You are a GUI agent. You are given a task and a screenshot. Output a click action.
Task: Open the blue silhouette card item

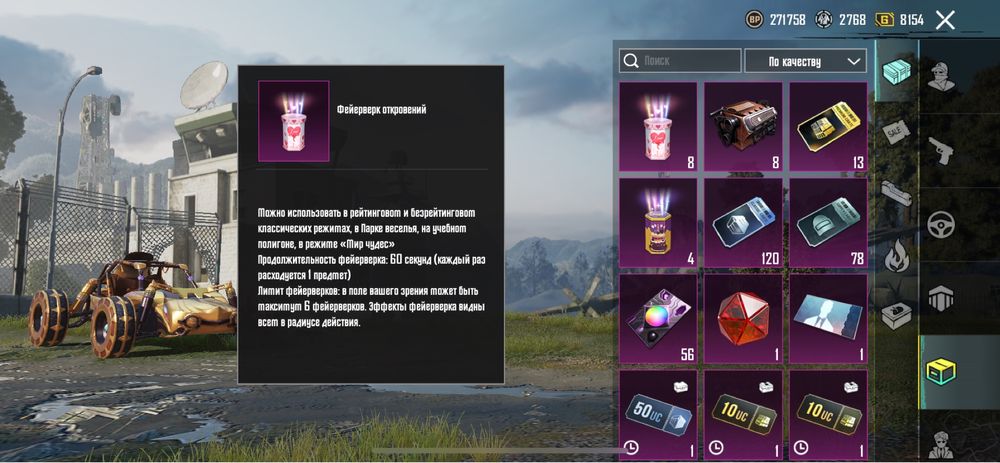[828, 318]
